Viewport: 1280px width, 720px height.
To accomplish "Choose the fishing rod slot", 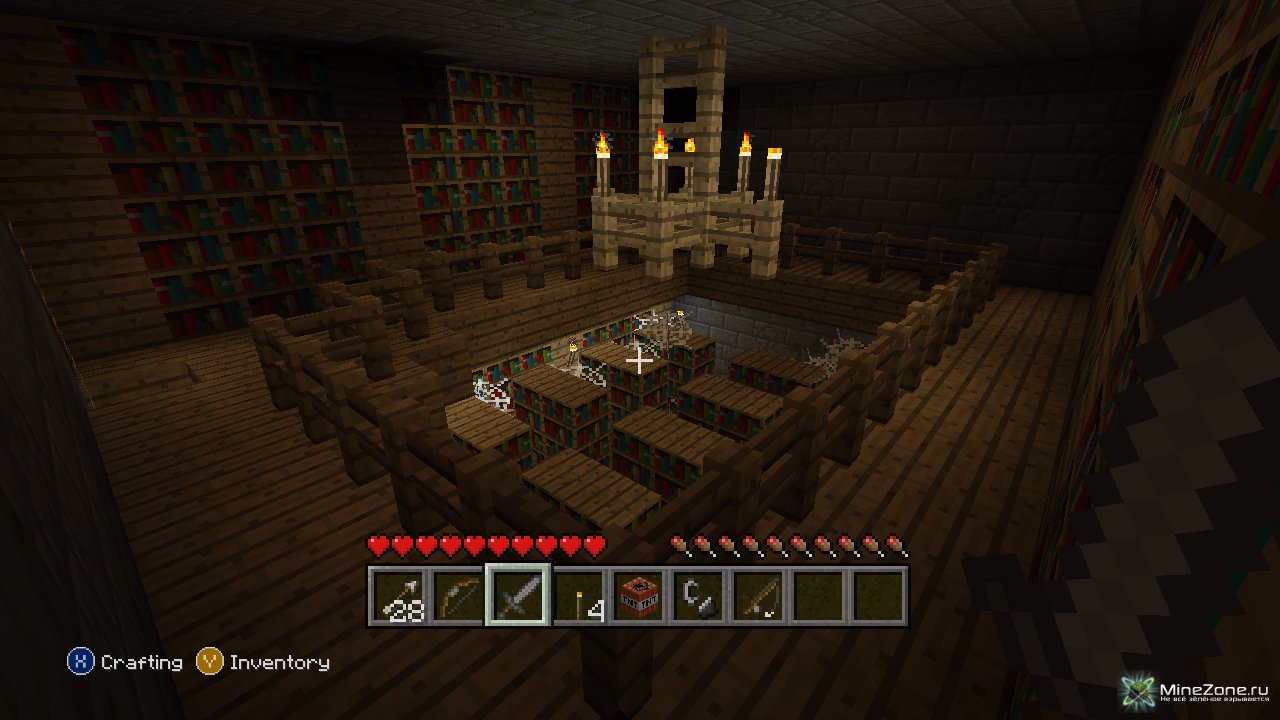I will tap(758, 596).
